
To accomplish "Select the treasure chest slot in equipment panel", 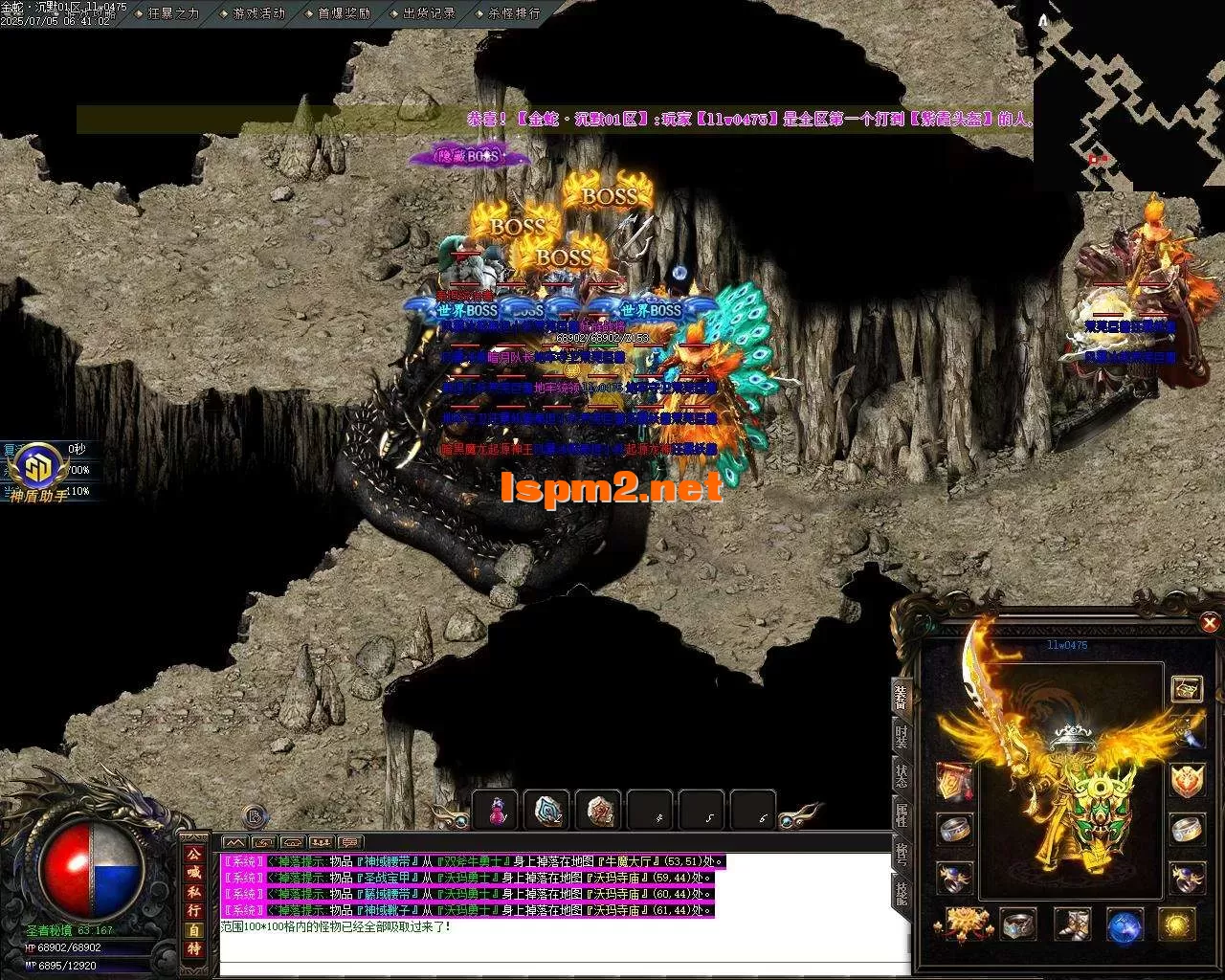I will pyautogui.click(x=1188, y=689).
